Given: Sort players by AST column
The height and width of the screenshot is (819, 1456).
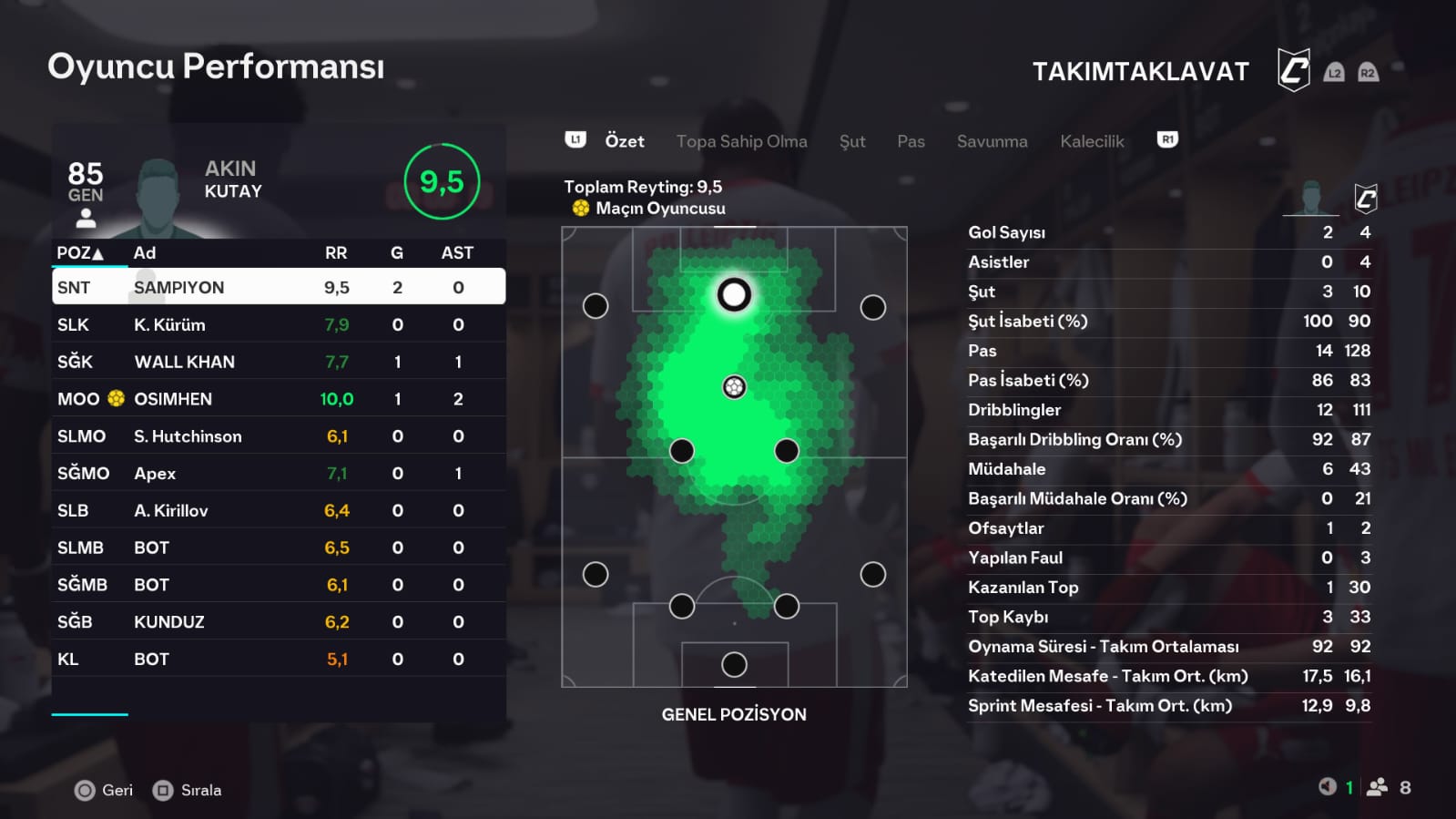Looking at the screenshot, I should point(457,252).
